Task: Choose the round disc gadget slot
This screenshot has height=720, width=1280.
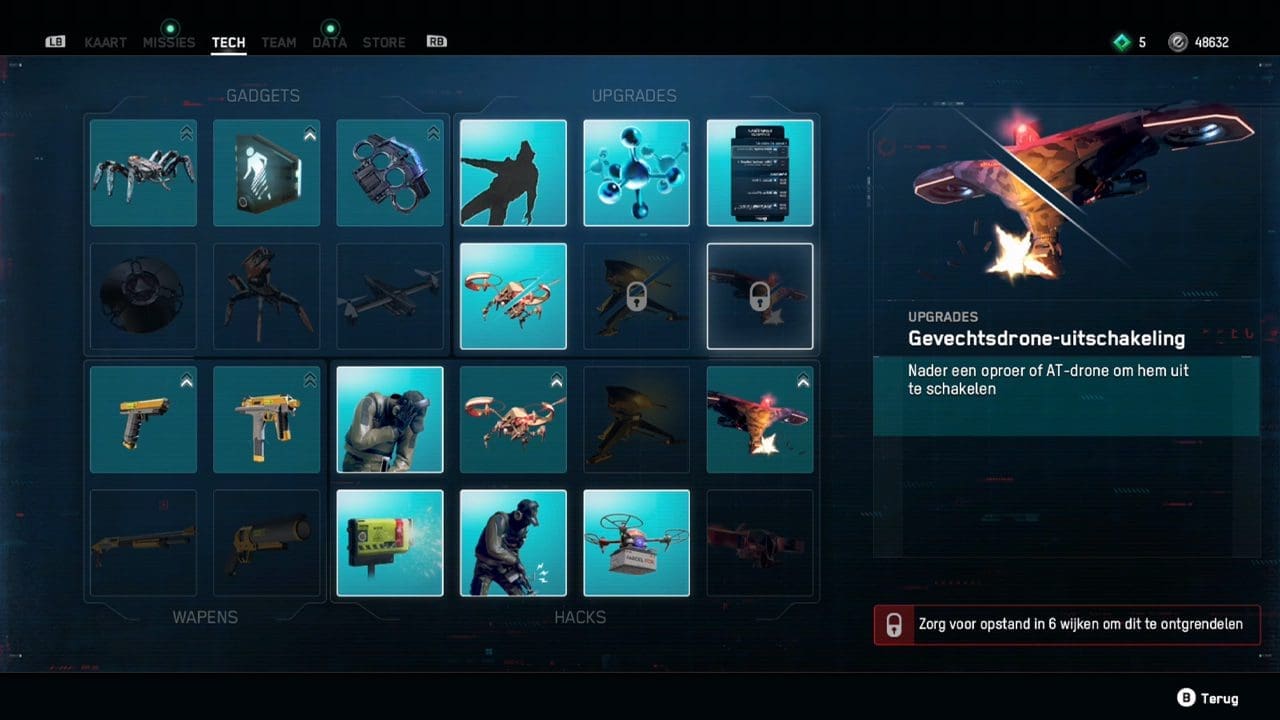Action: pos(143,296)
